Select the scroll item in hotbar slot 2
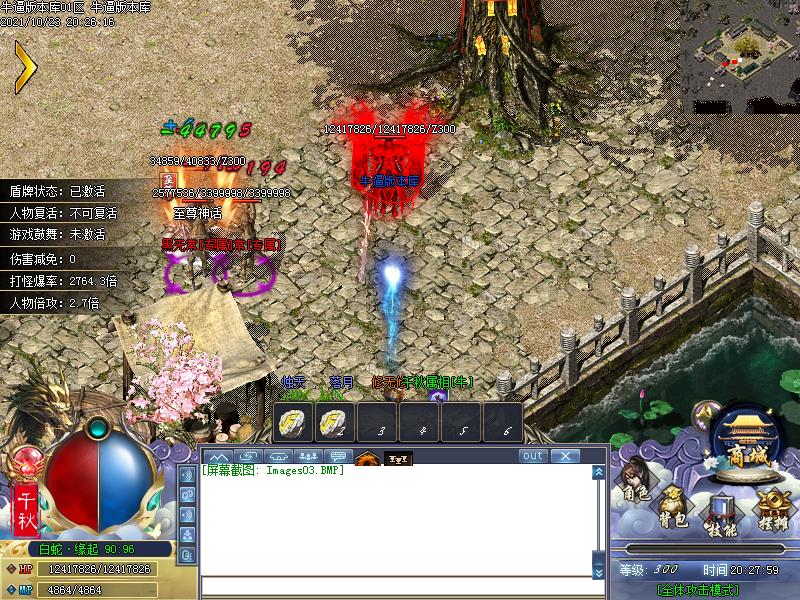This screenshot has height=600, width=800. (x=334, y=423)
